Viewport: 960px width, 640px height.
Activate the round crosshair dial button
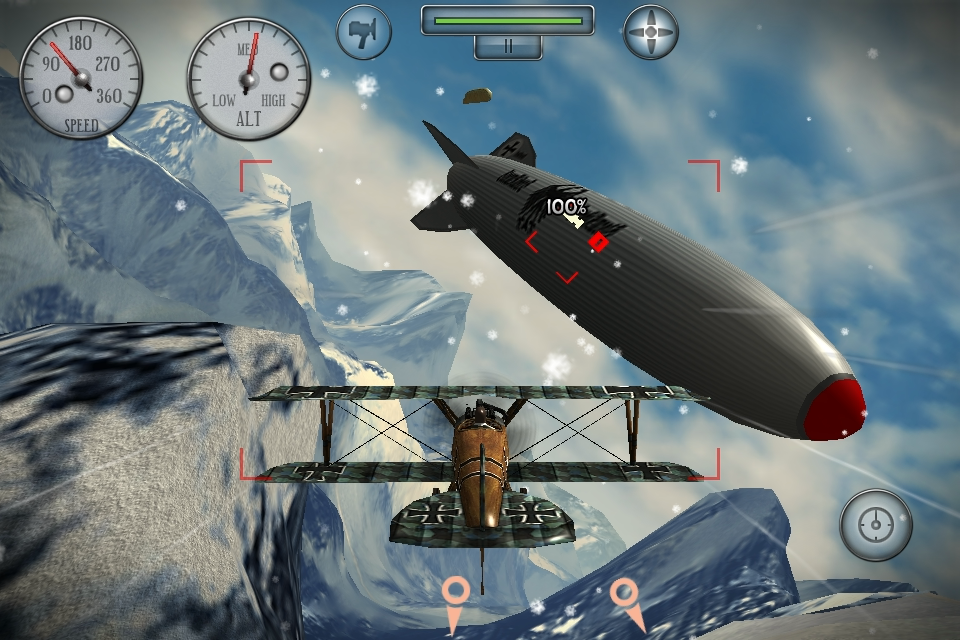pos(876,525)
